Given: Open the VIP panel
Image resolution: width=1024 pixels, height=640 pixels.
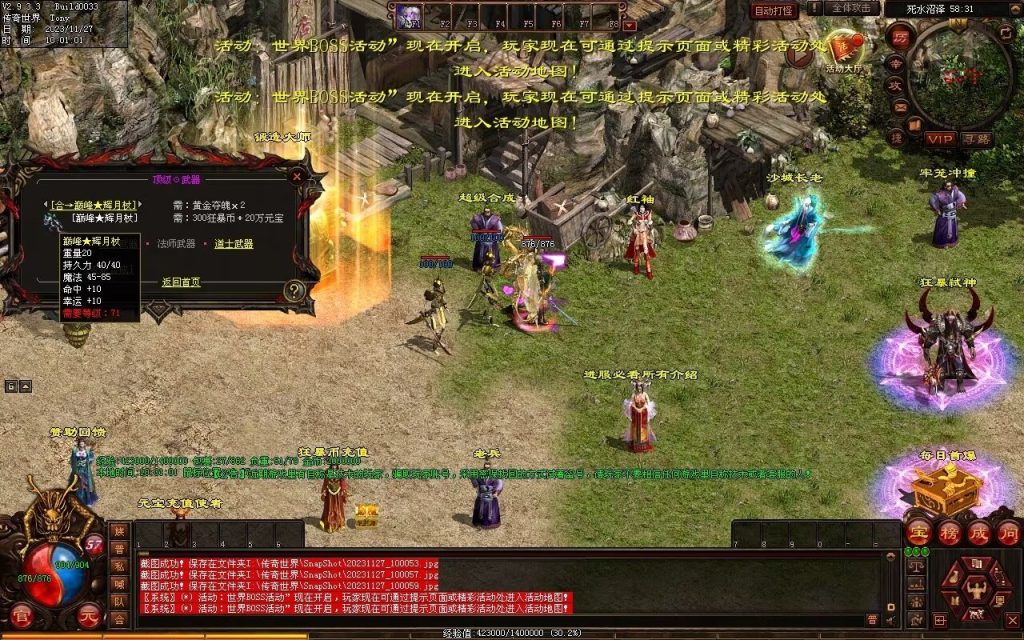Looking at the screenshot, I should point(939,139).
